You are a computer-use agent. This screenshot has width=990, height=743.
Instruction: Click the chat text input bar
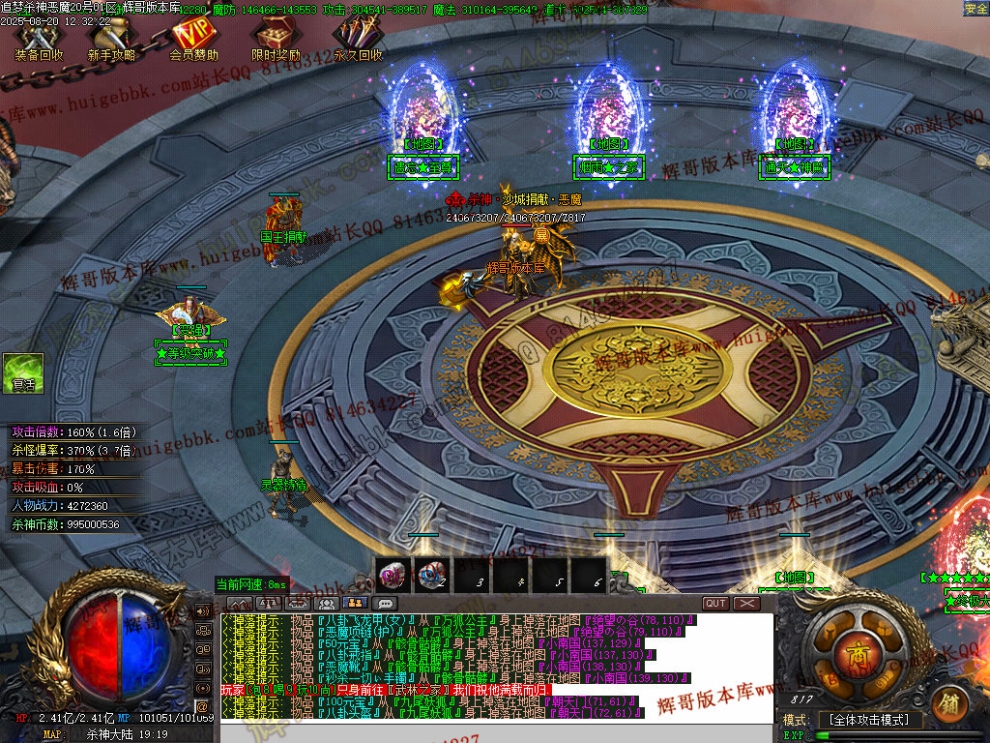click(495, 733)
